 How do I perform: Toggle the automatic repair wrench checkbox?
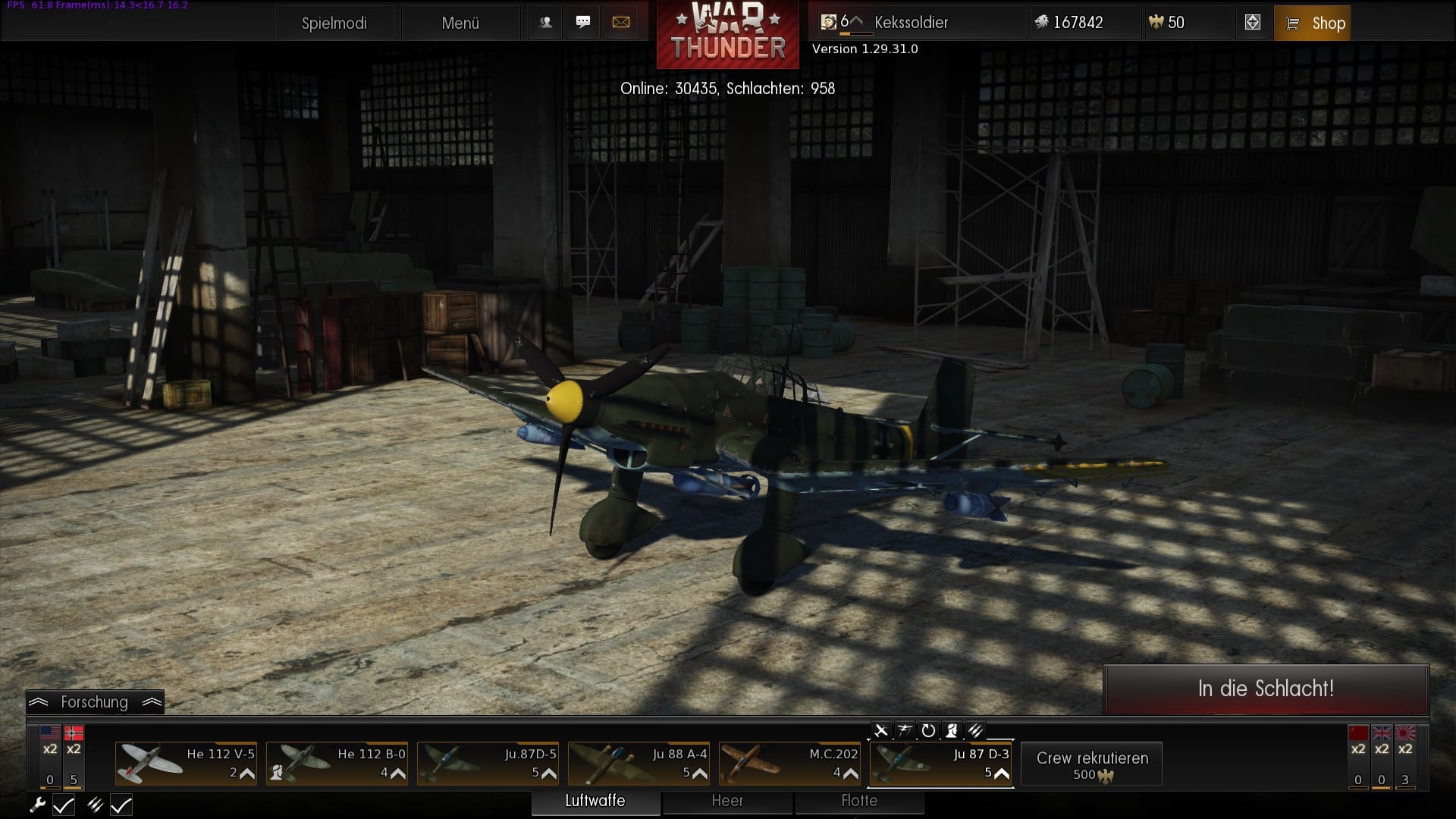coord(64,805)
